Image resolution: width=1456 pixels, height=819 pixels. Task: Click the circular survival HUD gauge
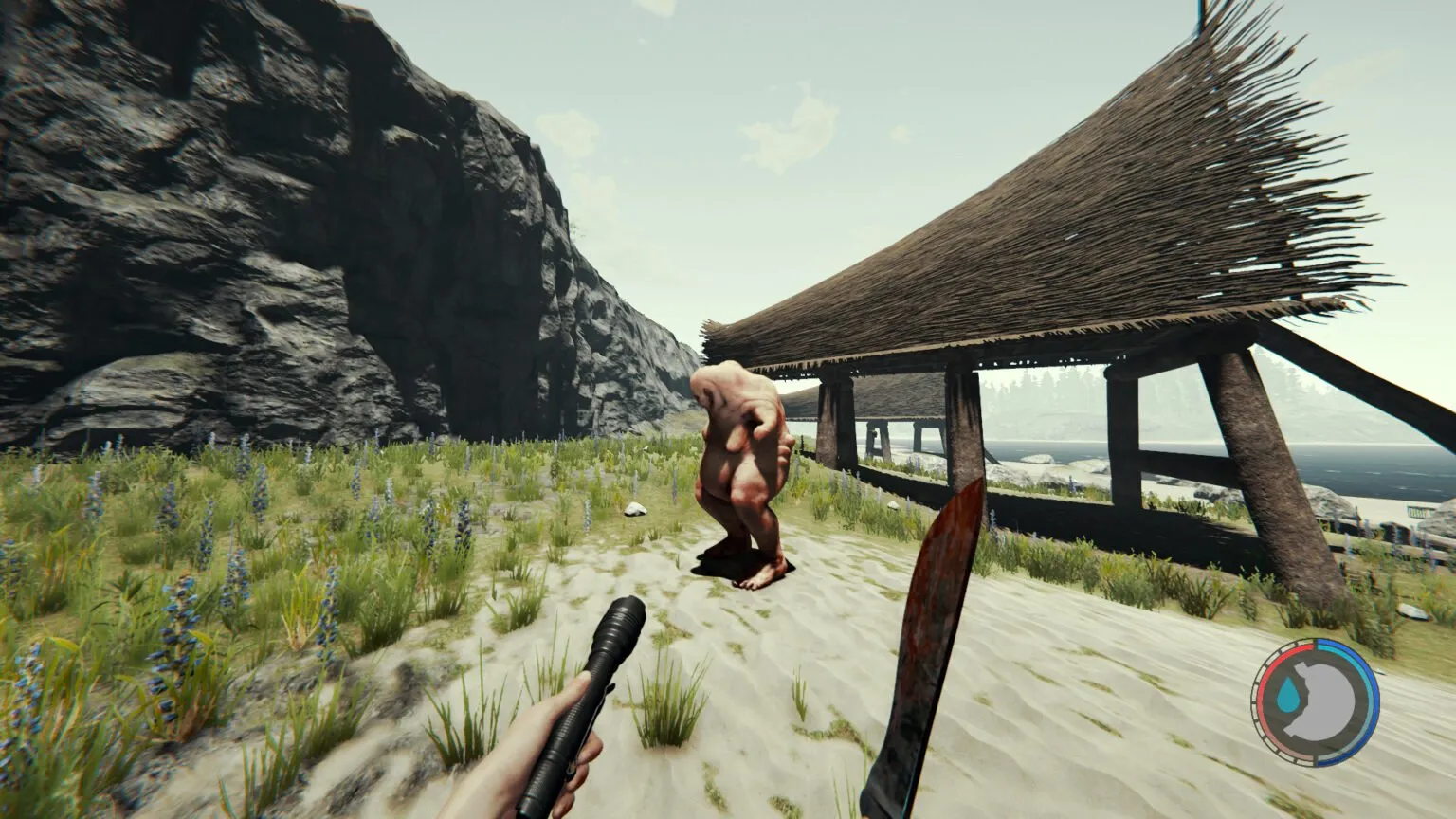point(1311,701)
